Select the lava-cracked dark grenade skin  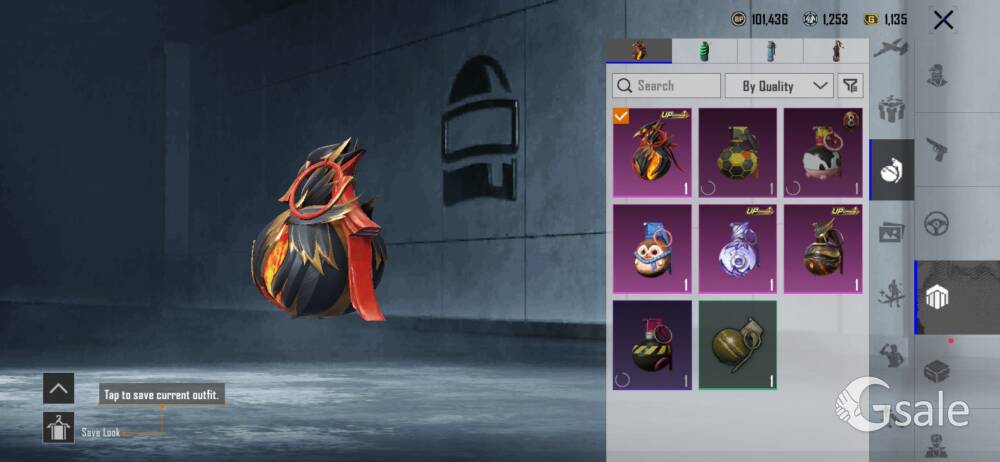click(x=823, y=248)
